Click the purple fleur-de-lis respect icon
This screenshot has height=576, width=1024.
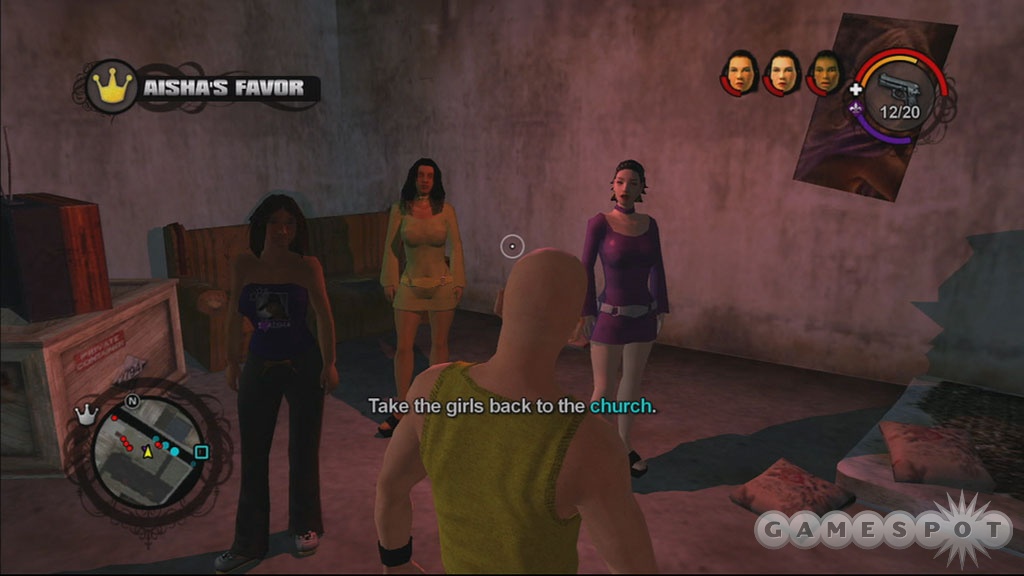856,109
